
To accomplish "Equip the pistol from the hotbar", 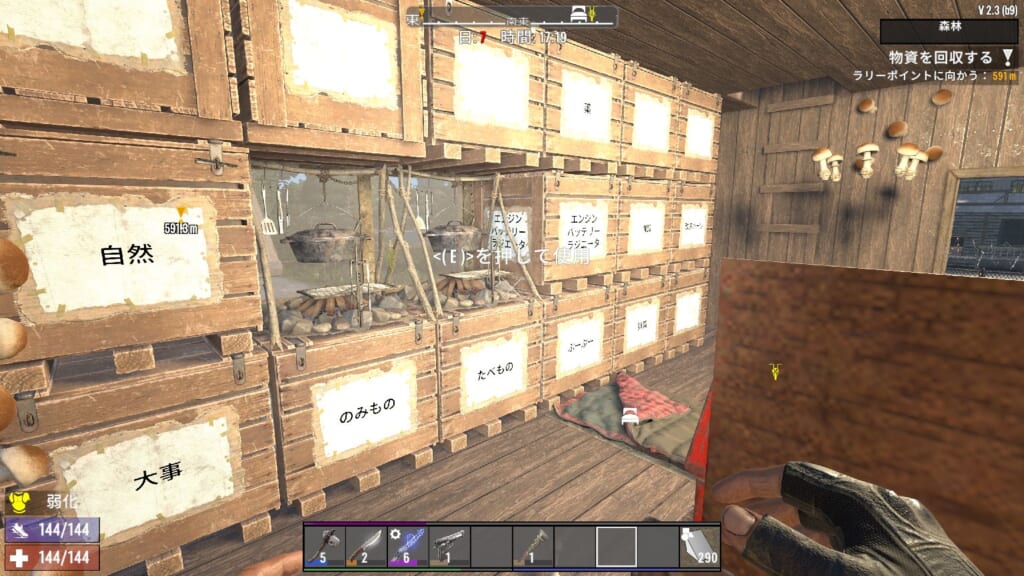I will 449,546.
